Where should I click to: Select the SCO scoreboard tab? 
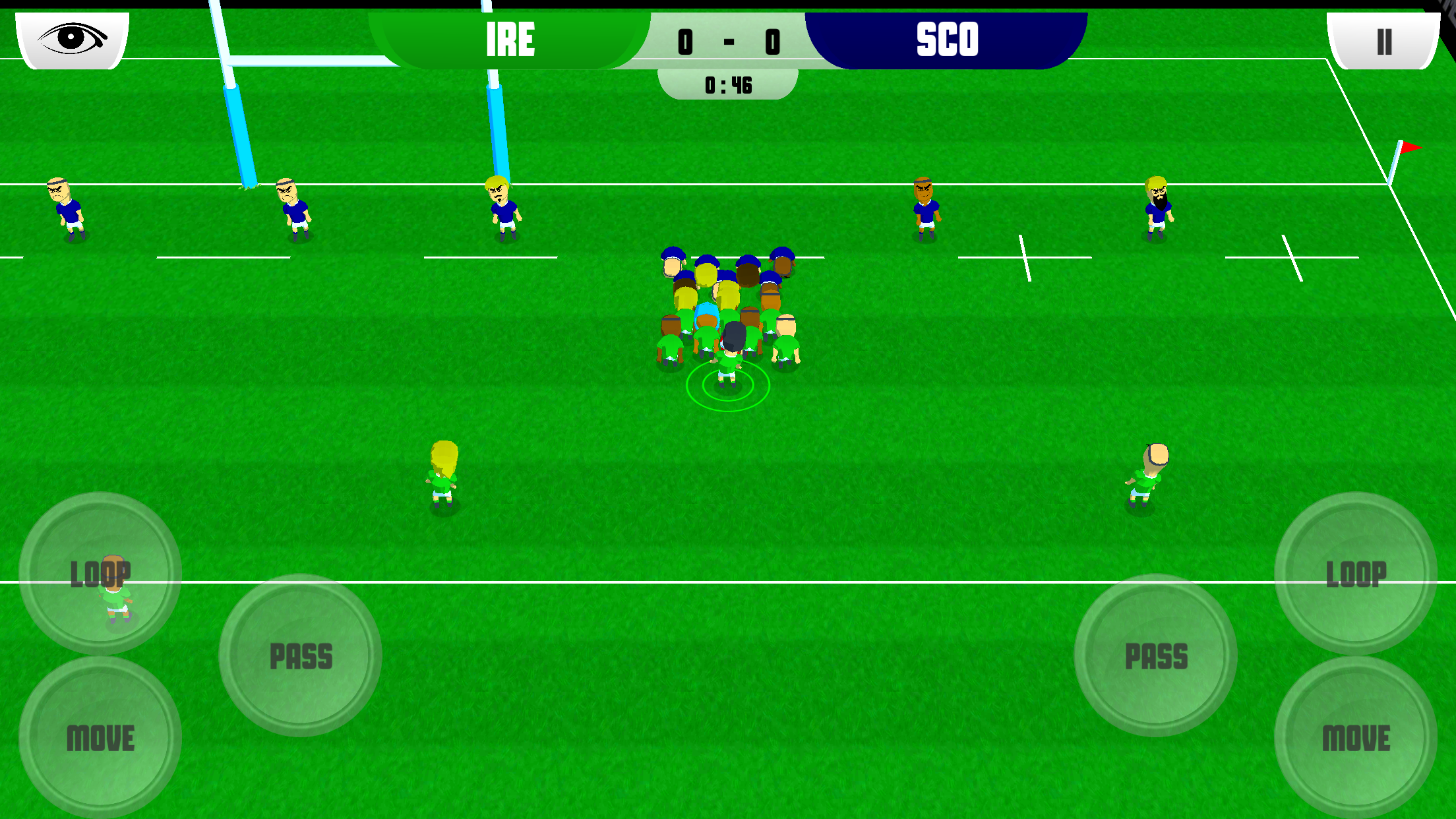click(x=946, y=40)
